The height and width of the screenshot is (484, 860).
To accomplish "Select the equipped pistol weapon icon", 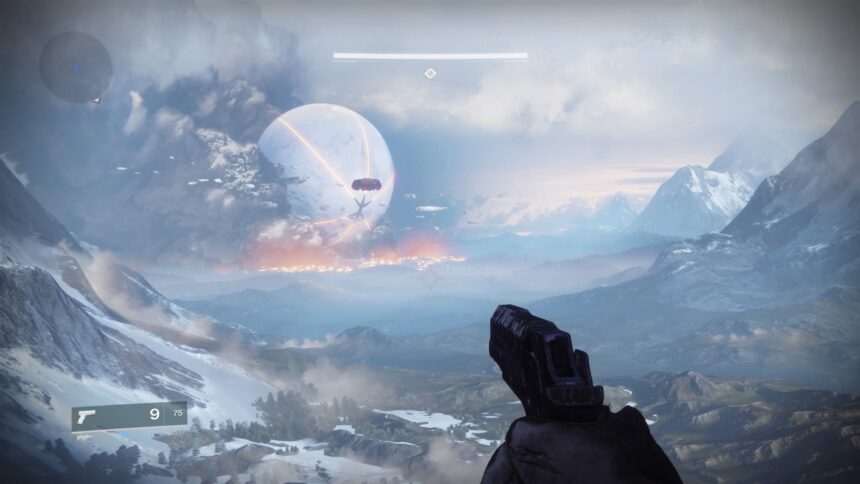I will tap(87, 415).
